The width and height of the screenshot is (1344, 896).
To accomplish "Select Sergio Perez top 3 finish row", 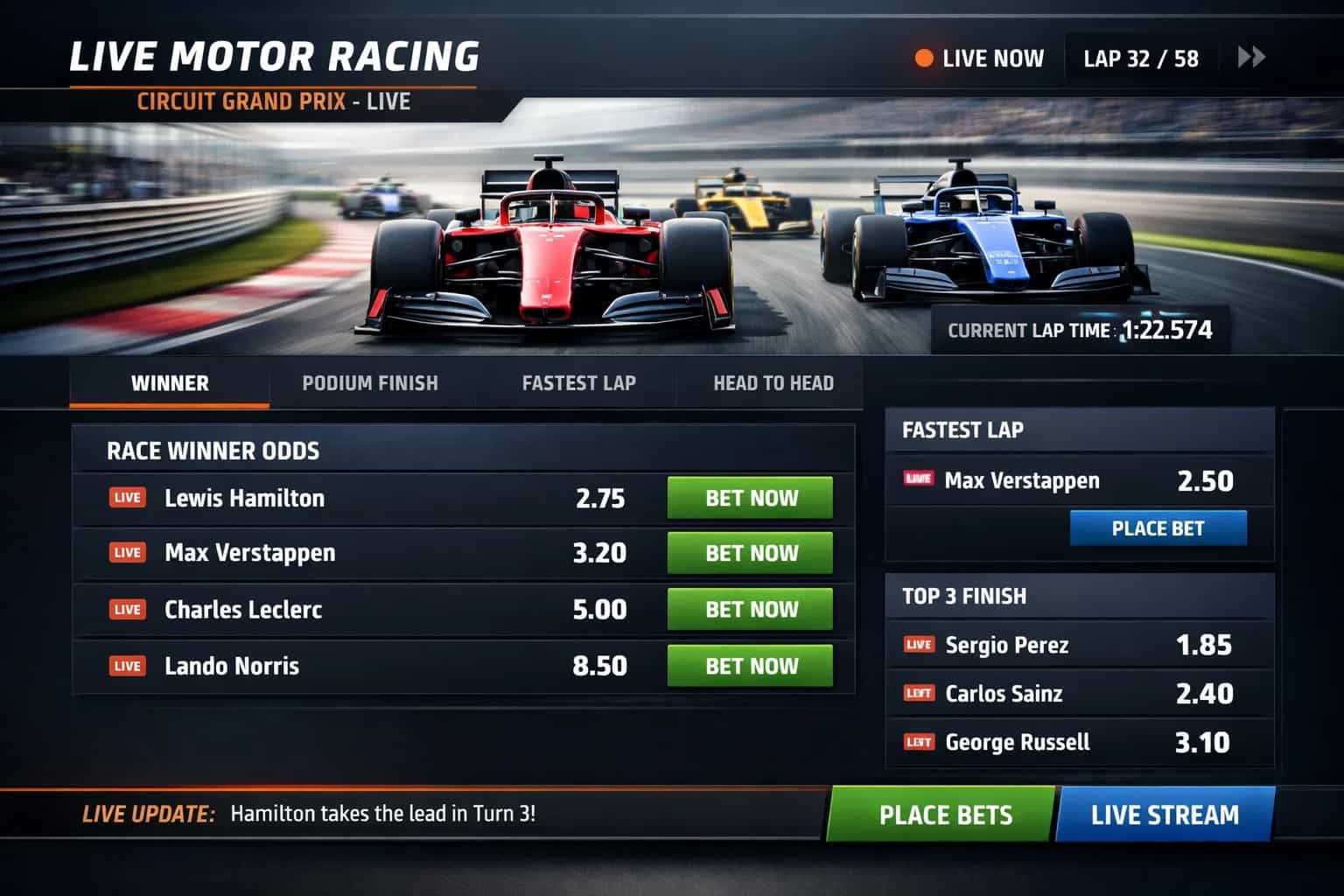I will (x=1079, y=645).
